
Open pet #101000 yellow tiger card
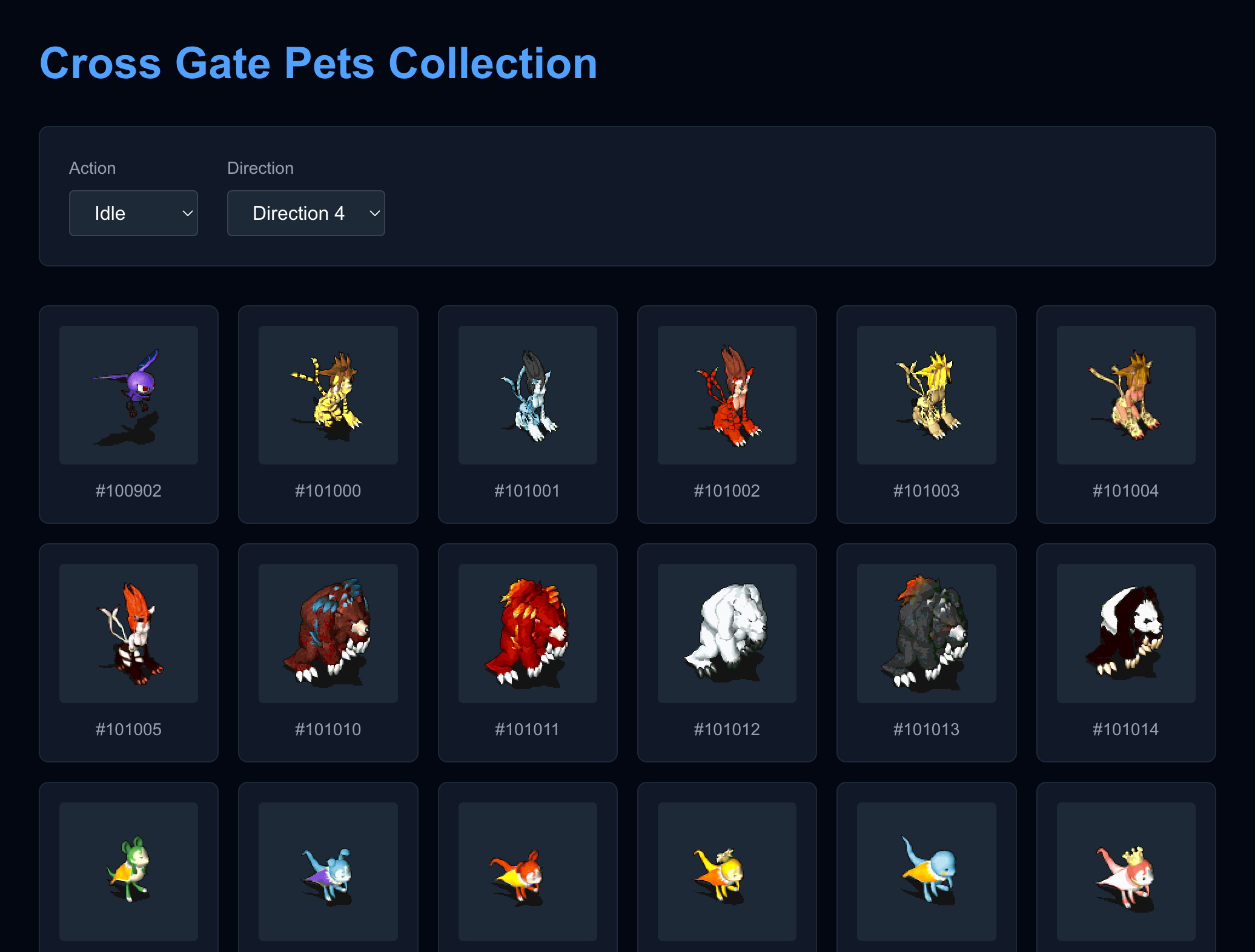click(328, 395)
